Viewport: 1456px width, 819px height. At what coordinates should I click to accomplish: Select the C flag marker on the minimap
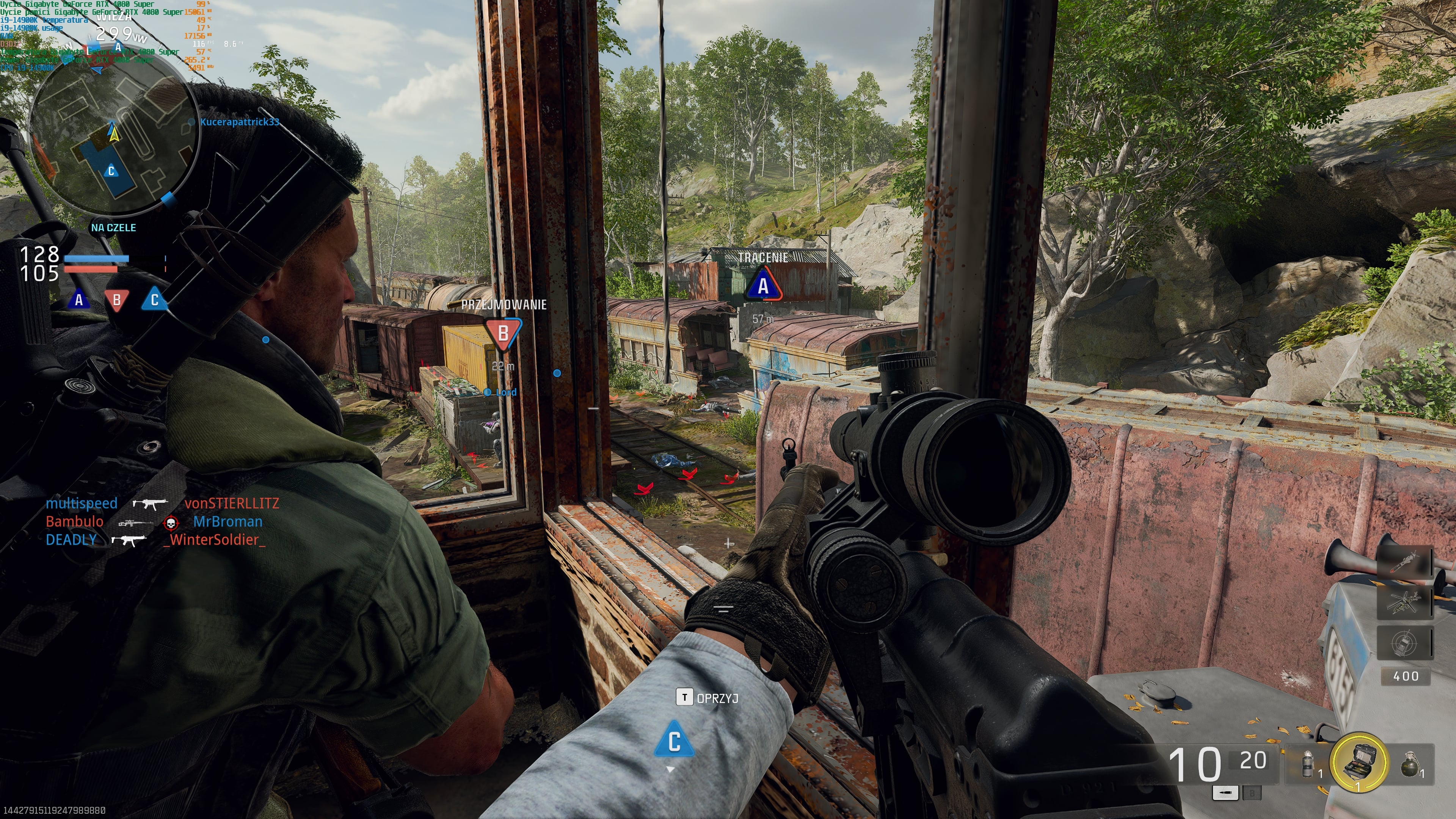(x=111, y=171)
